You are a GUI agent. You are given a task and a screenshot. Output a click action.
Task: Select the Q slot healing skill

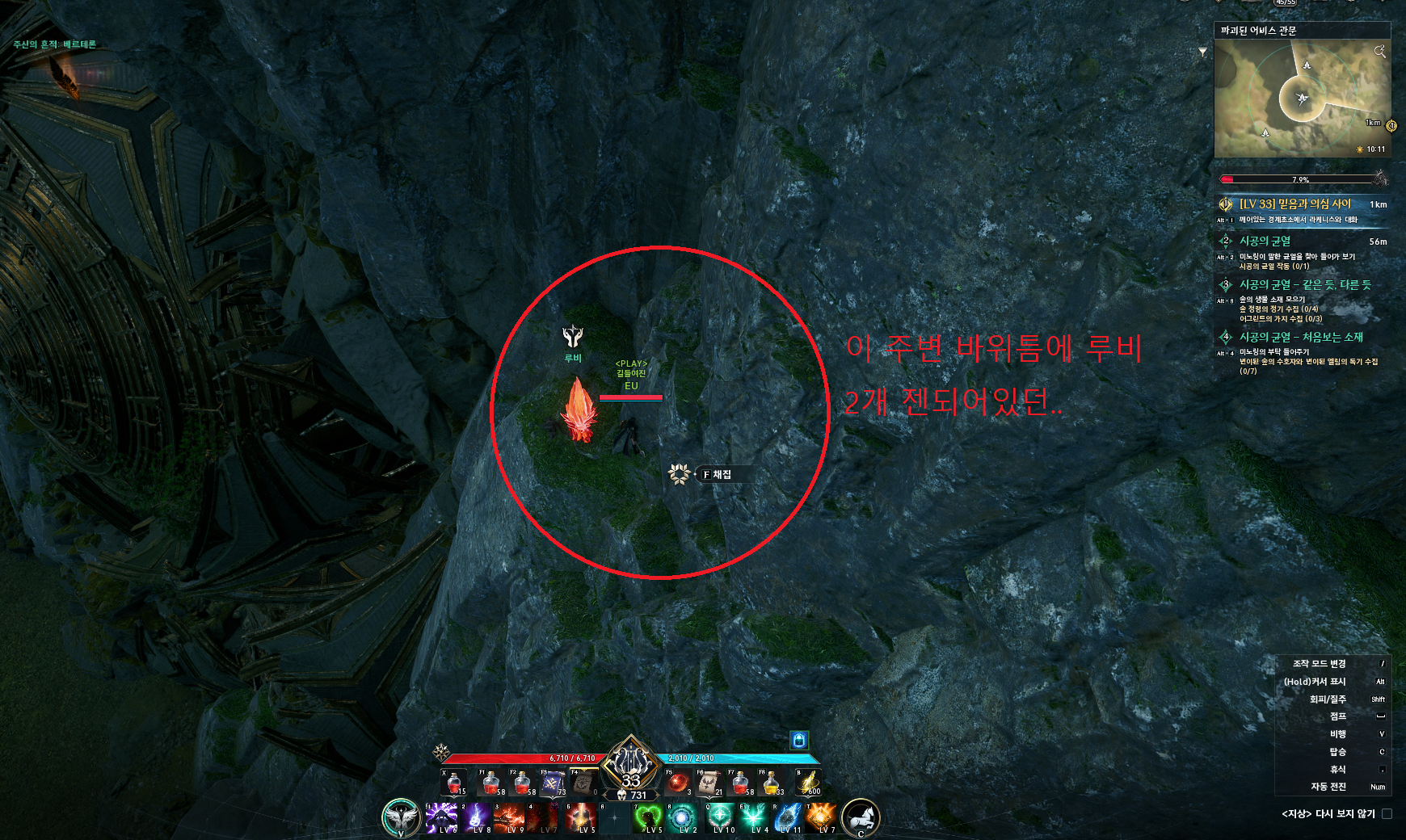tap(721, 817)
